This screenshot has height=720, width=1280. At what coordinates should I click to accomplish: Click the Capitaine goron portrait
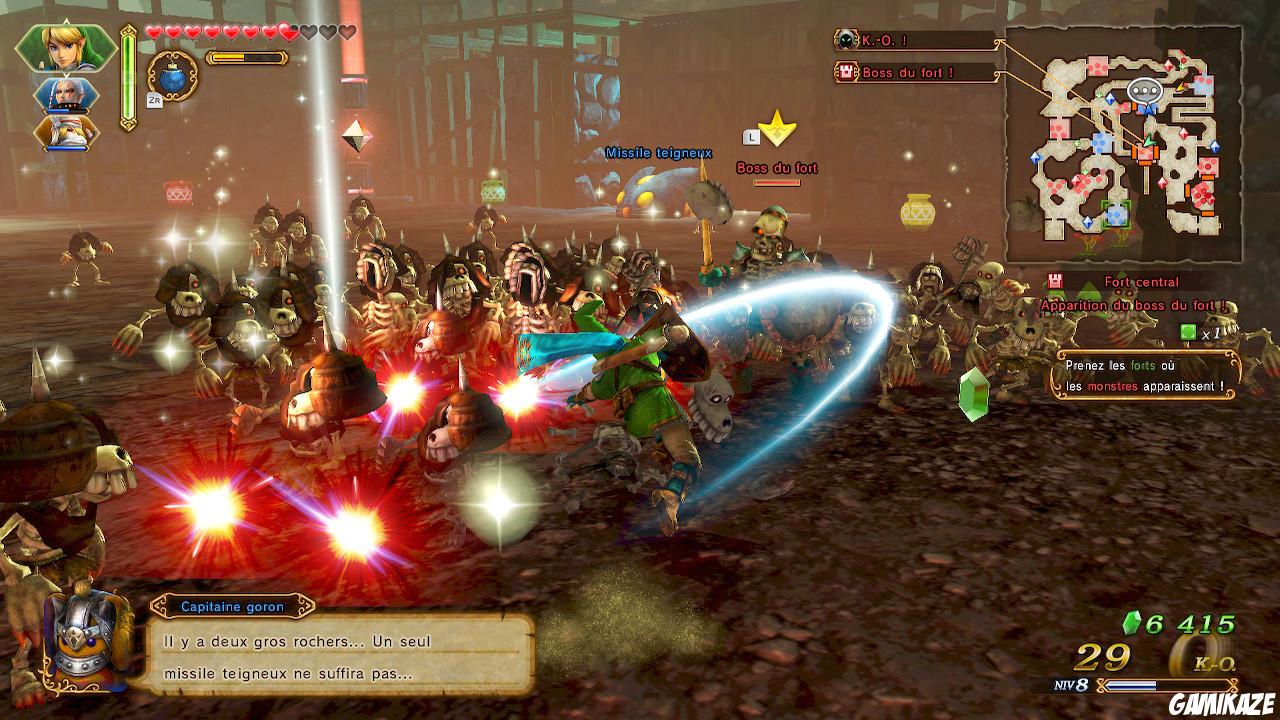(85, 645)
